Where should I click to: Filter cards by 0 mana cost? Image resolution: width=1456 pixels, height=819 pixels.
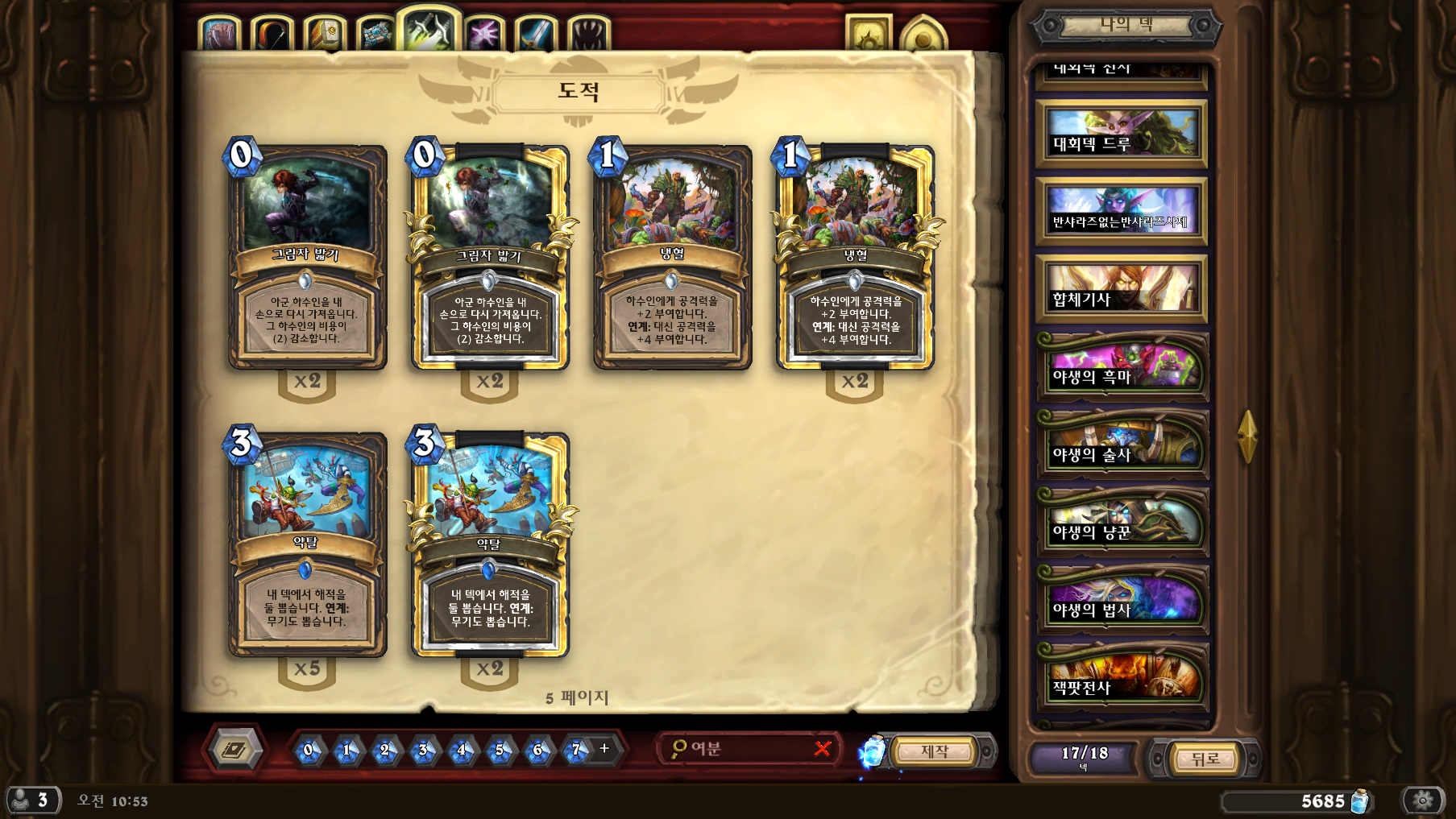pos(308,751)
